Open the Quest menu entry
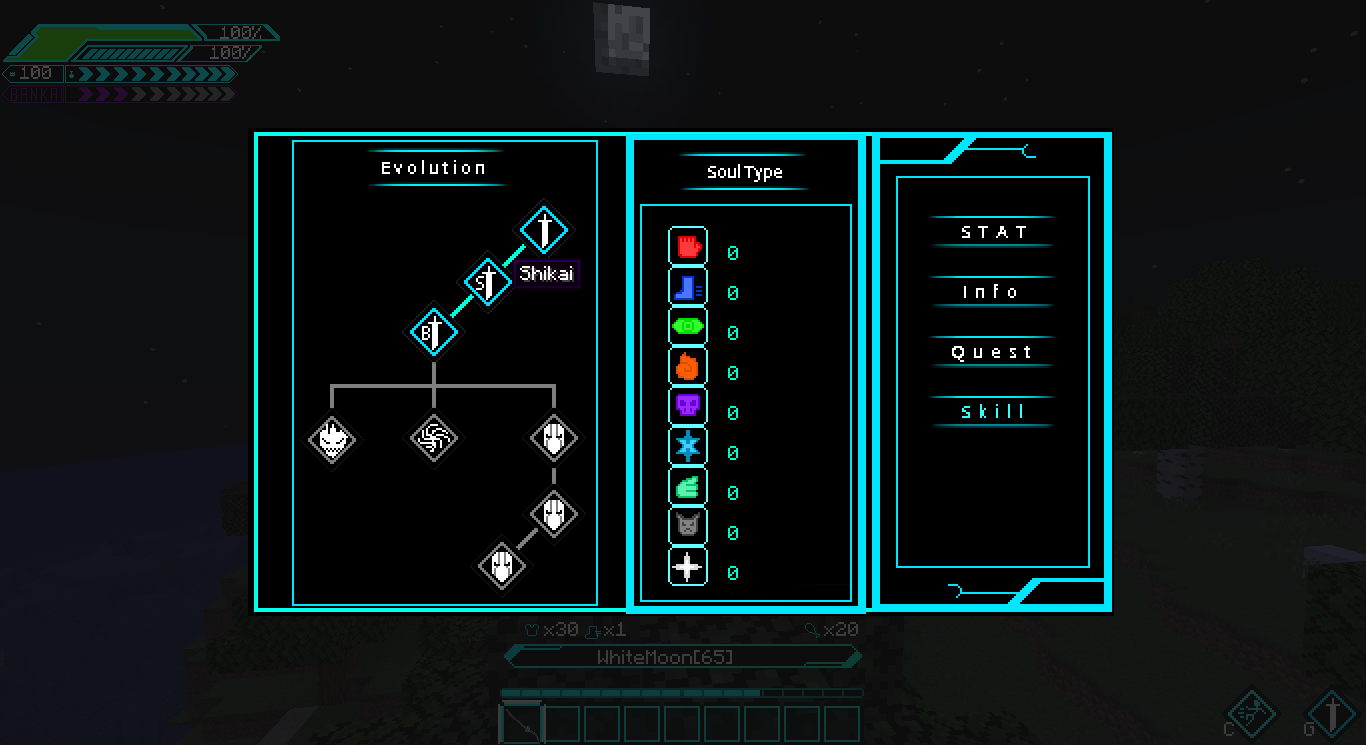This screenshot has width=1366, height=745. pos(991,352)
